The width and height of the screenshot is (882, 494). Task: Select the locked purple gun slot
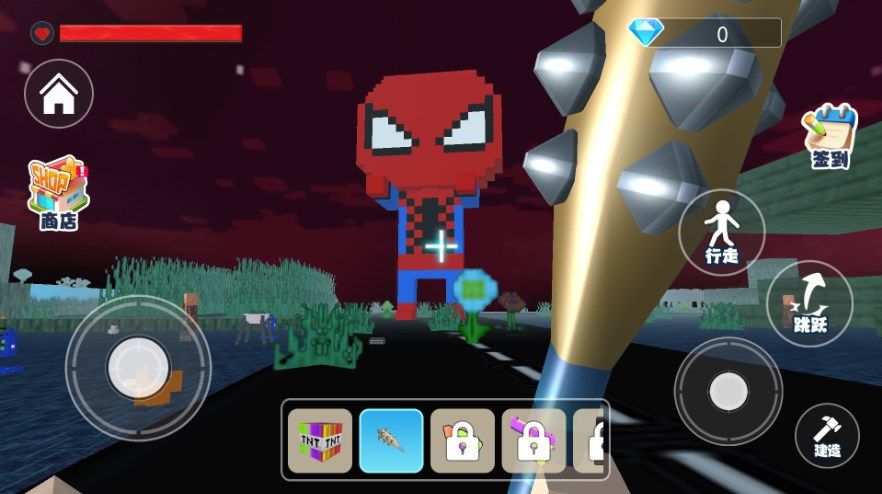[x=533, y=440]
